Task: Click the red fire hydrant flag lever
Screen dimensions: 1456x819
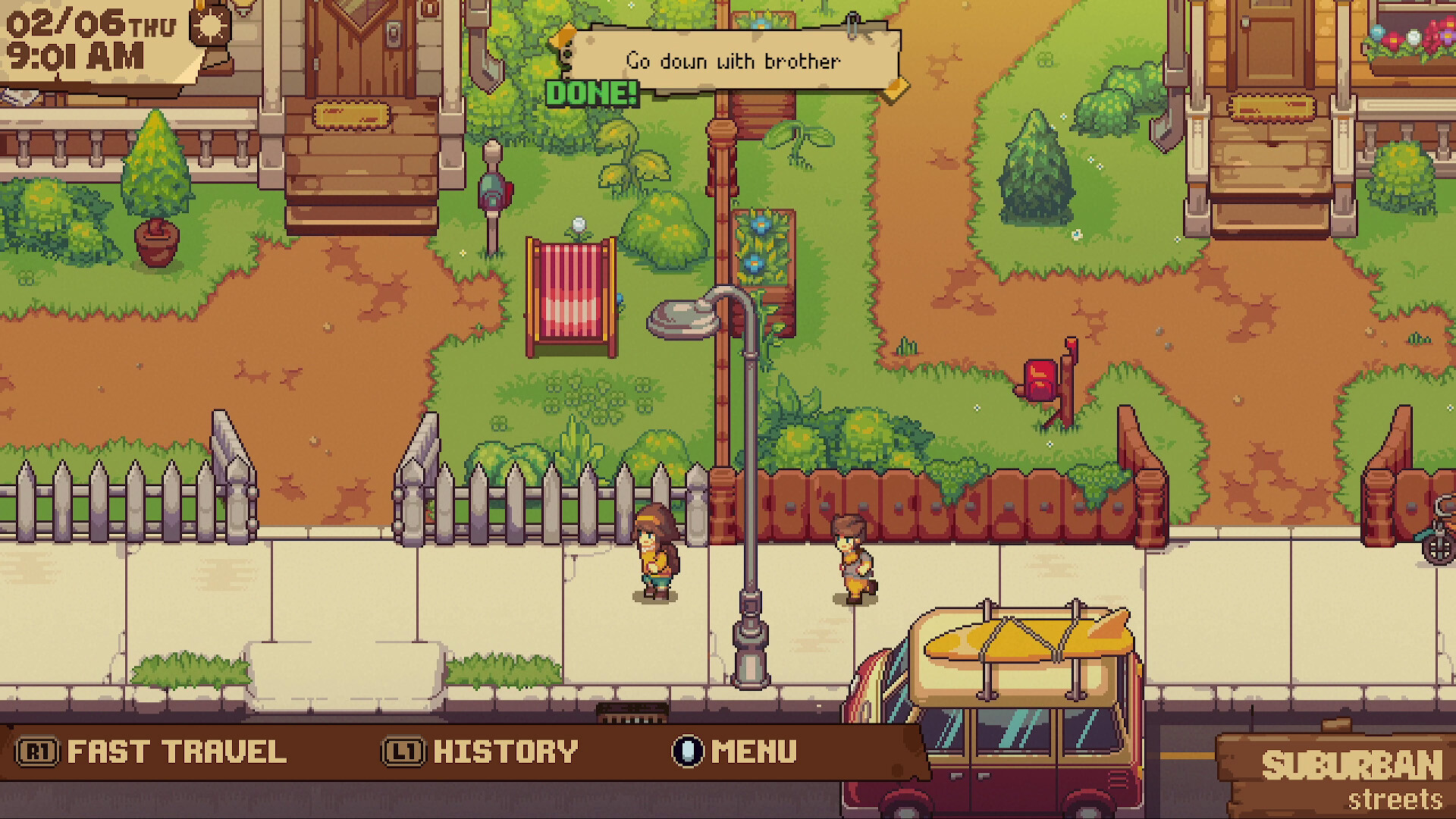Action: [1070, 350]
